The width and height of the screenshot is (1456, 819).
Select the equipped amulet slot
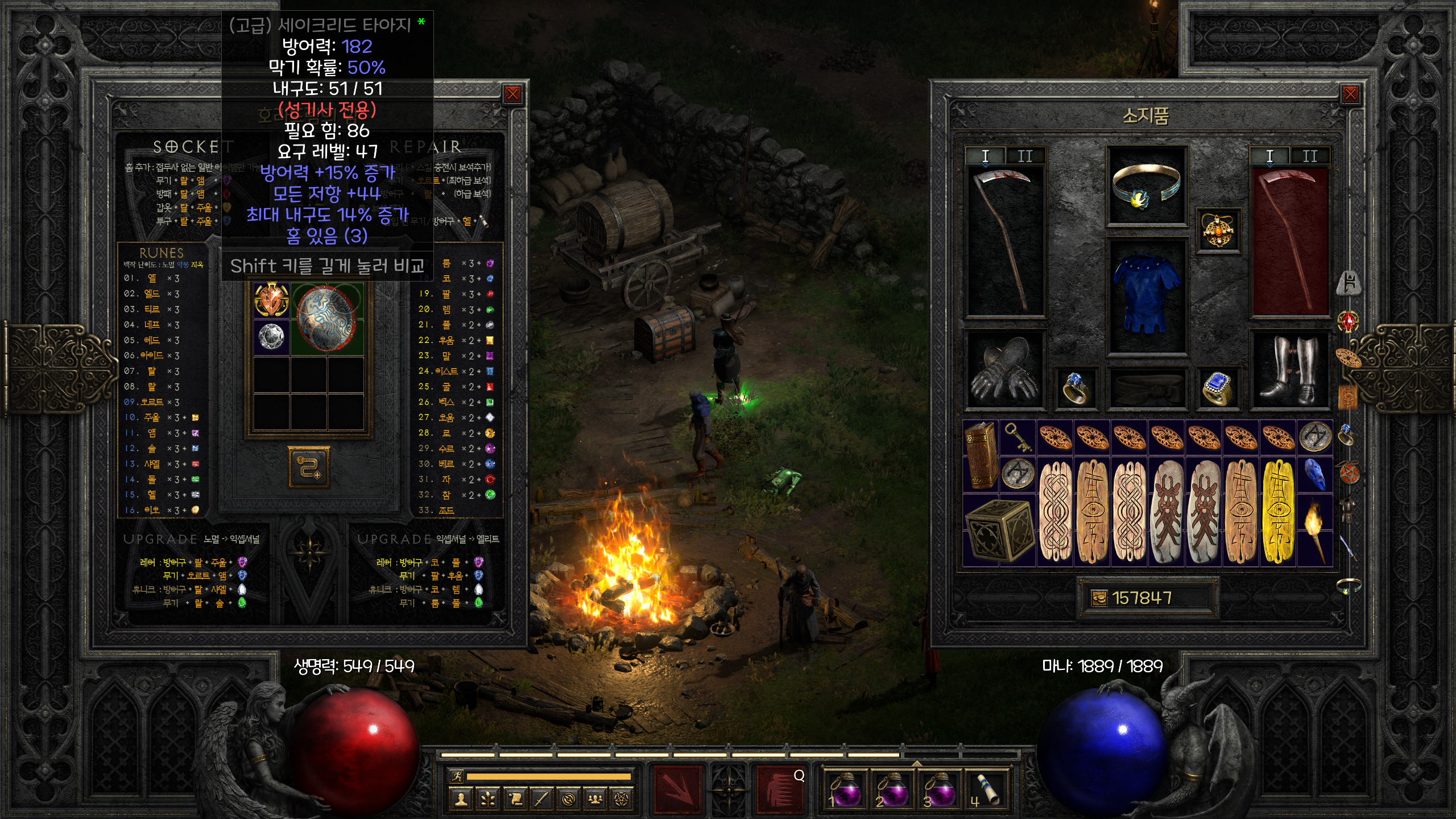(x=1218, y=230)
